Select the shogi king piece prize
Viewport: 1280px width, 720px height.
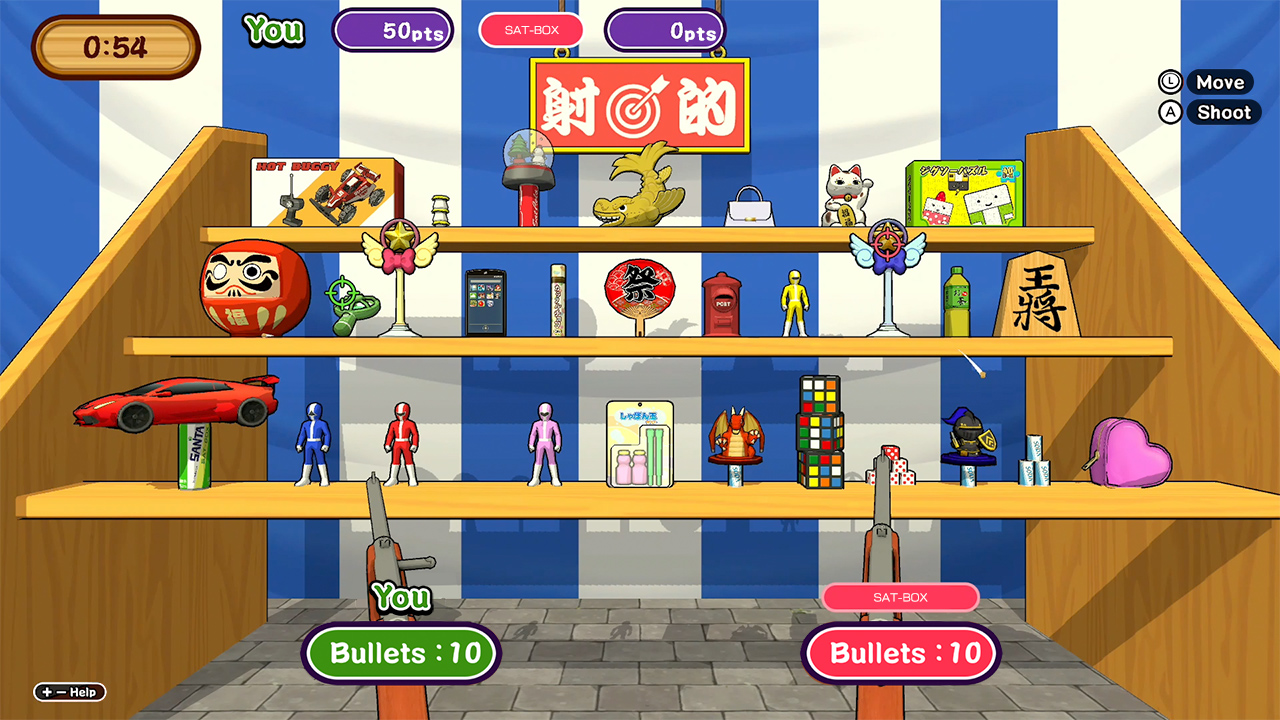[1037, 295]
